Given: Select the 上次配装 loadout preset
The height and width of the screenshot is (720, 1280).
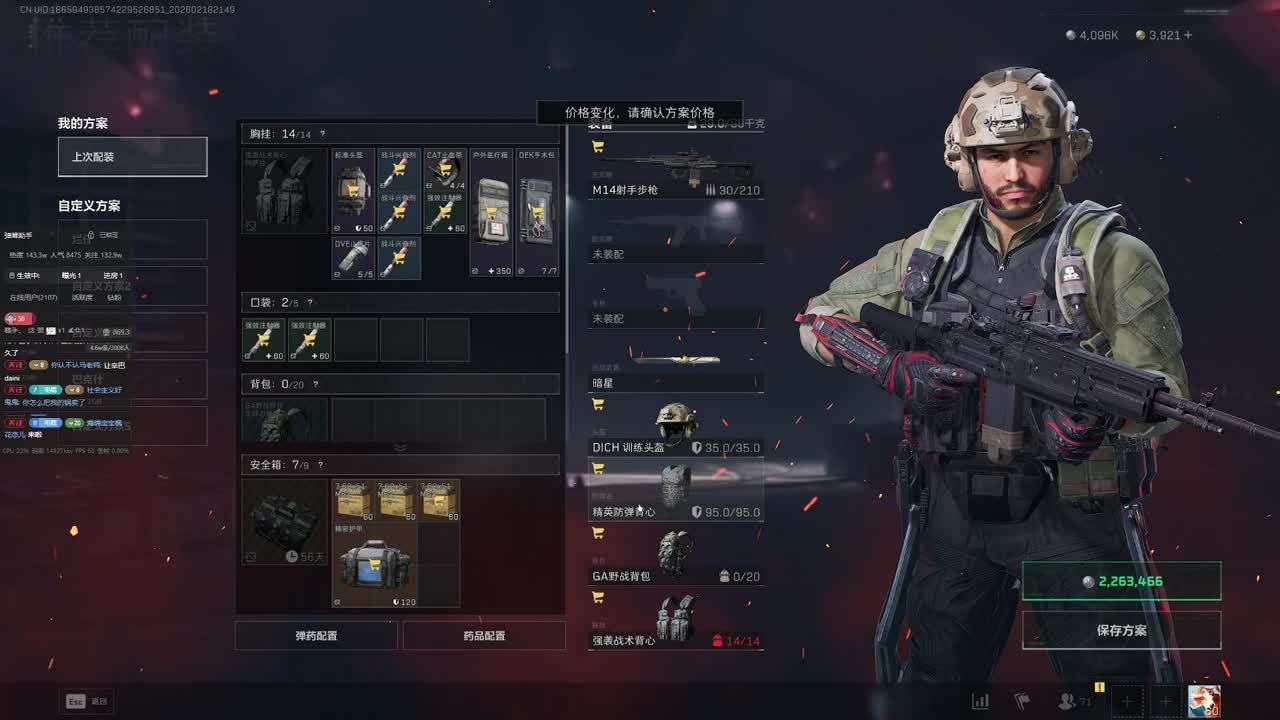Looking at the screenshot, I should click(132, 157).
